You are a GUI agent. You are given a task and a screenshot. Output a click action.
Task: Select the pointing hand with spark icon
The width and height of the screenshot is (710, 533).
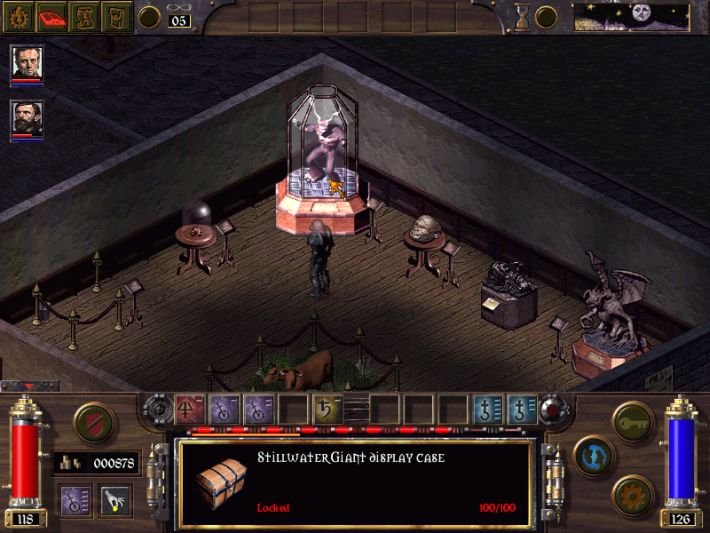click(x=113, y=499)
